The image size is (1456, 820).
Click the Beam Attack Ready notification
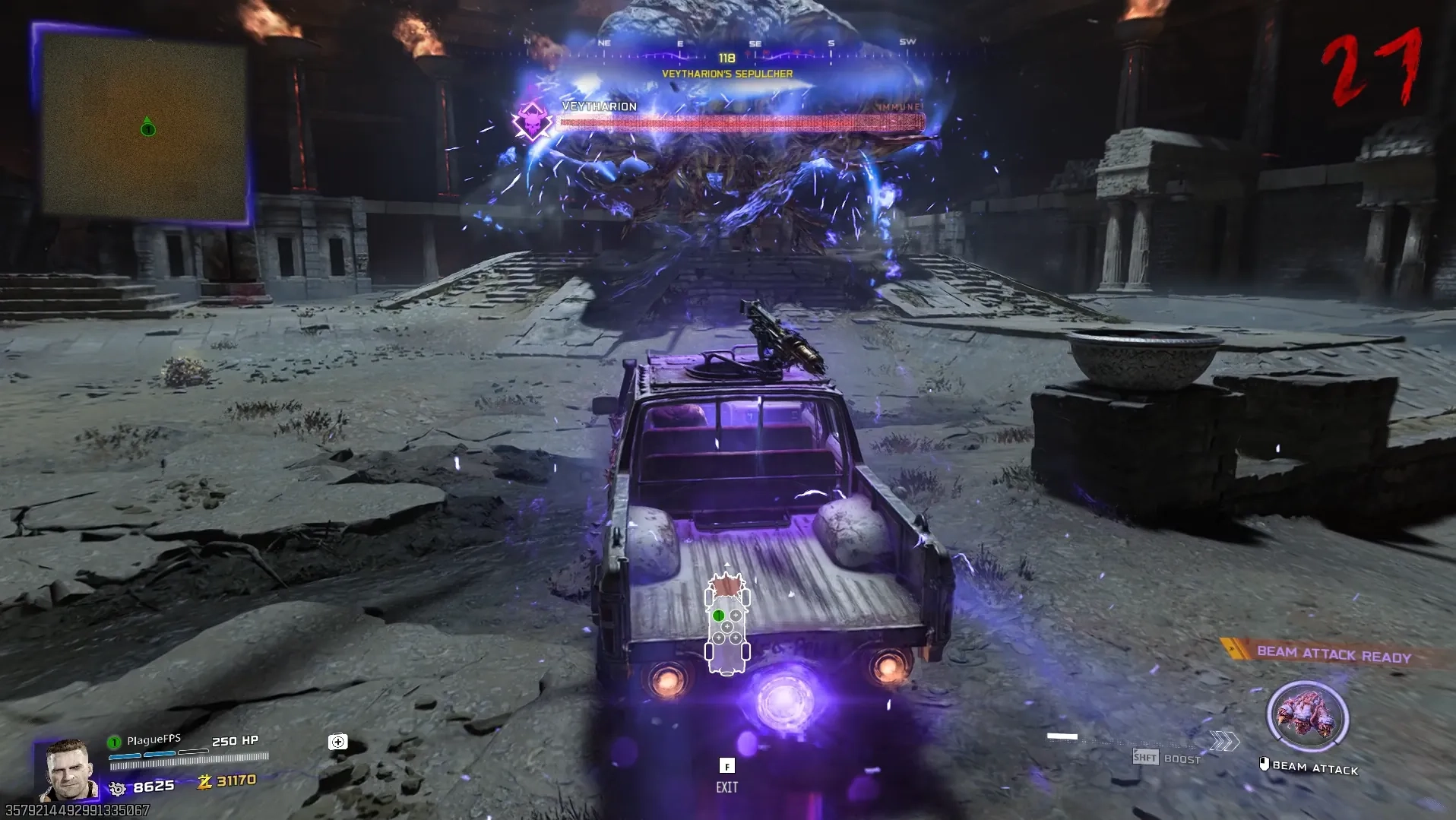(x=1334, y=654)
